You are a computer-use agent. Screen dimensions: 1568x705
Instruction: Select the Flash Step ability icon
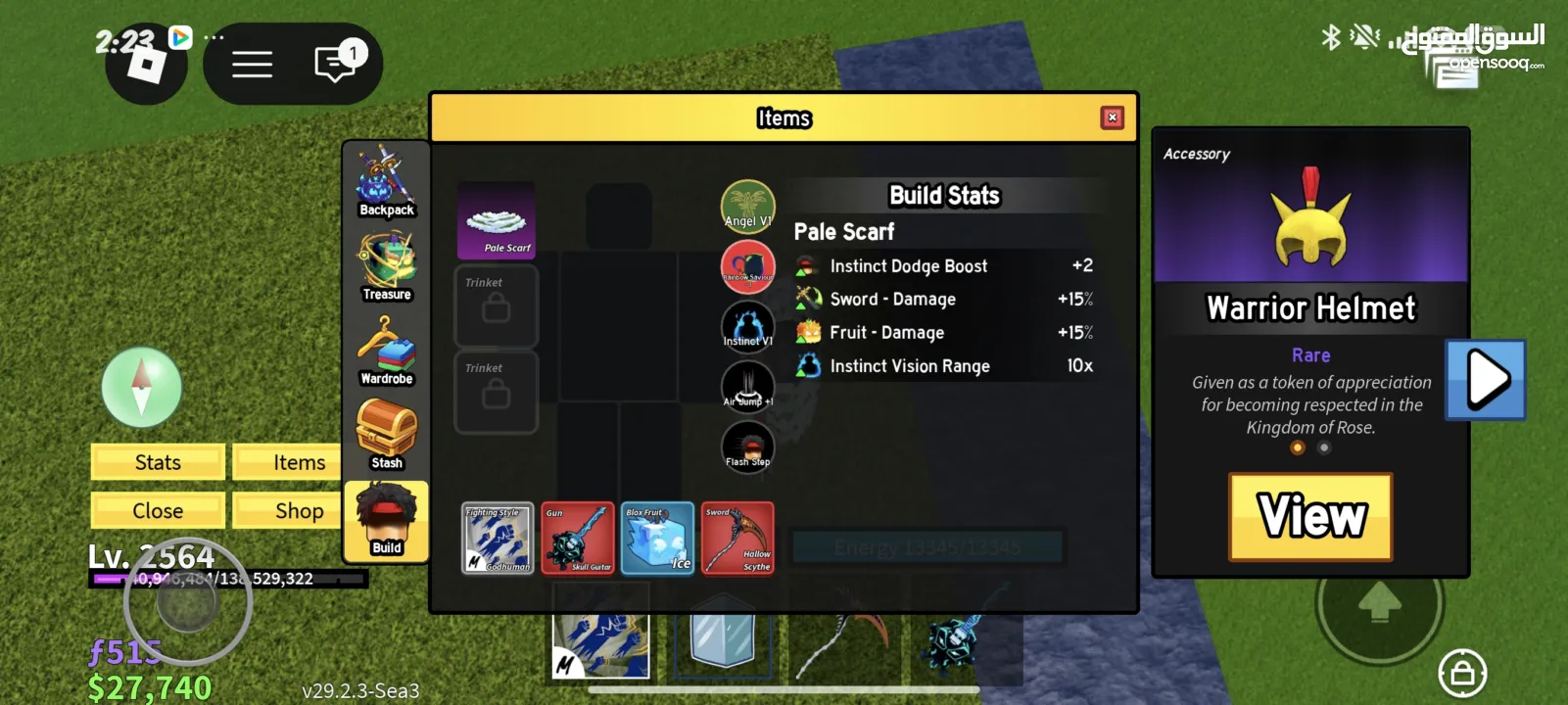tap(747, 446)
